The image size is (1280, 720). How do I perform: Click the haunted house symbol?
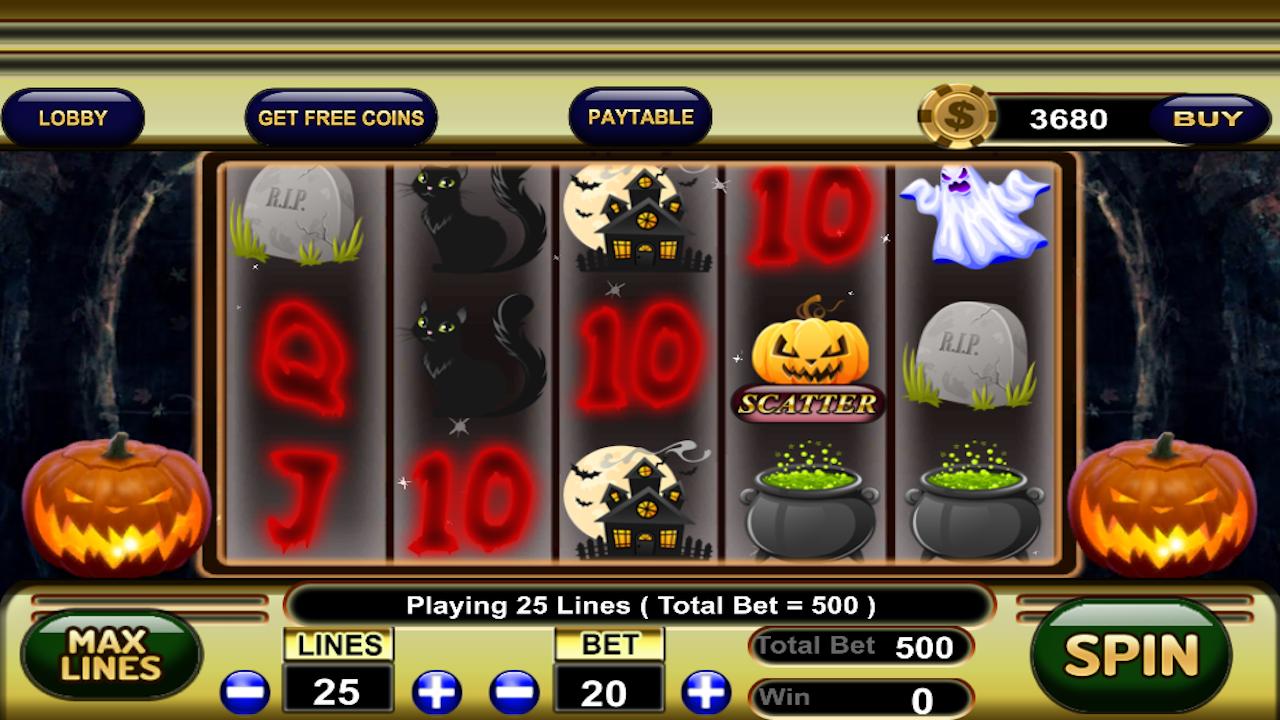[645, 220]
